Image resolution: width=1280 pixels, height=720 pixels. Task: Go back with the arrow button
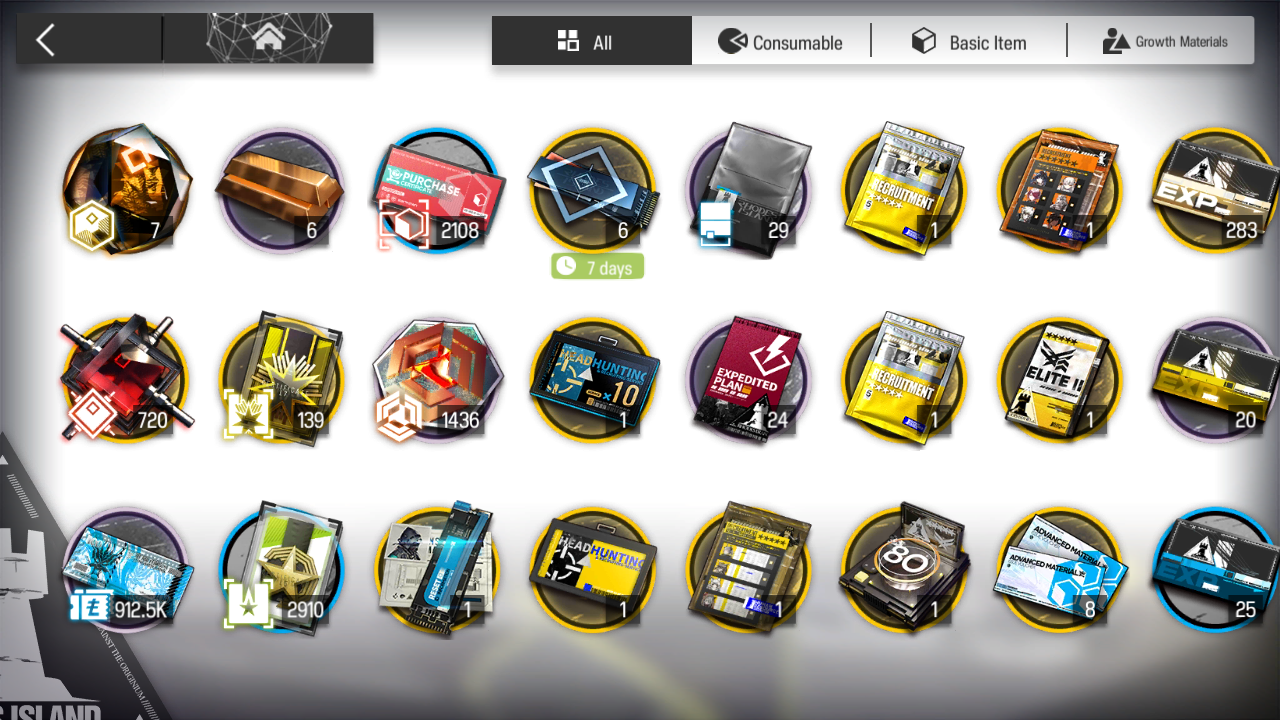tap(45, 40)
